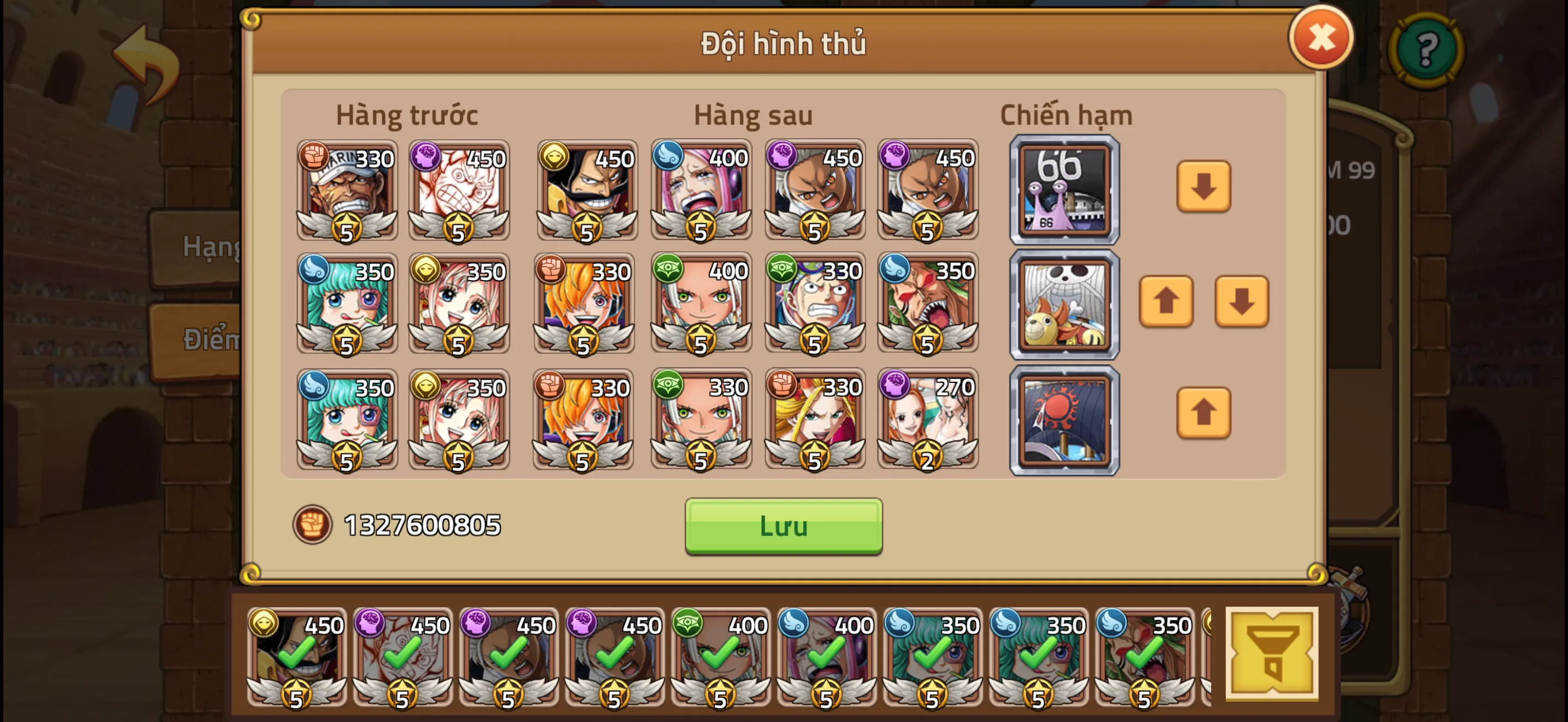Select the red sun pirate ship slot

tap(1064, 418)
